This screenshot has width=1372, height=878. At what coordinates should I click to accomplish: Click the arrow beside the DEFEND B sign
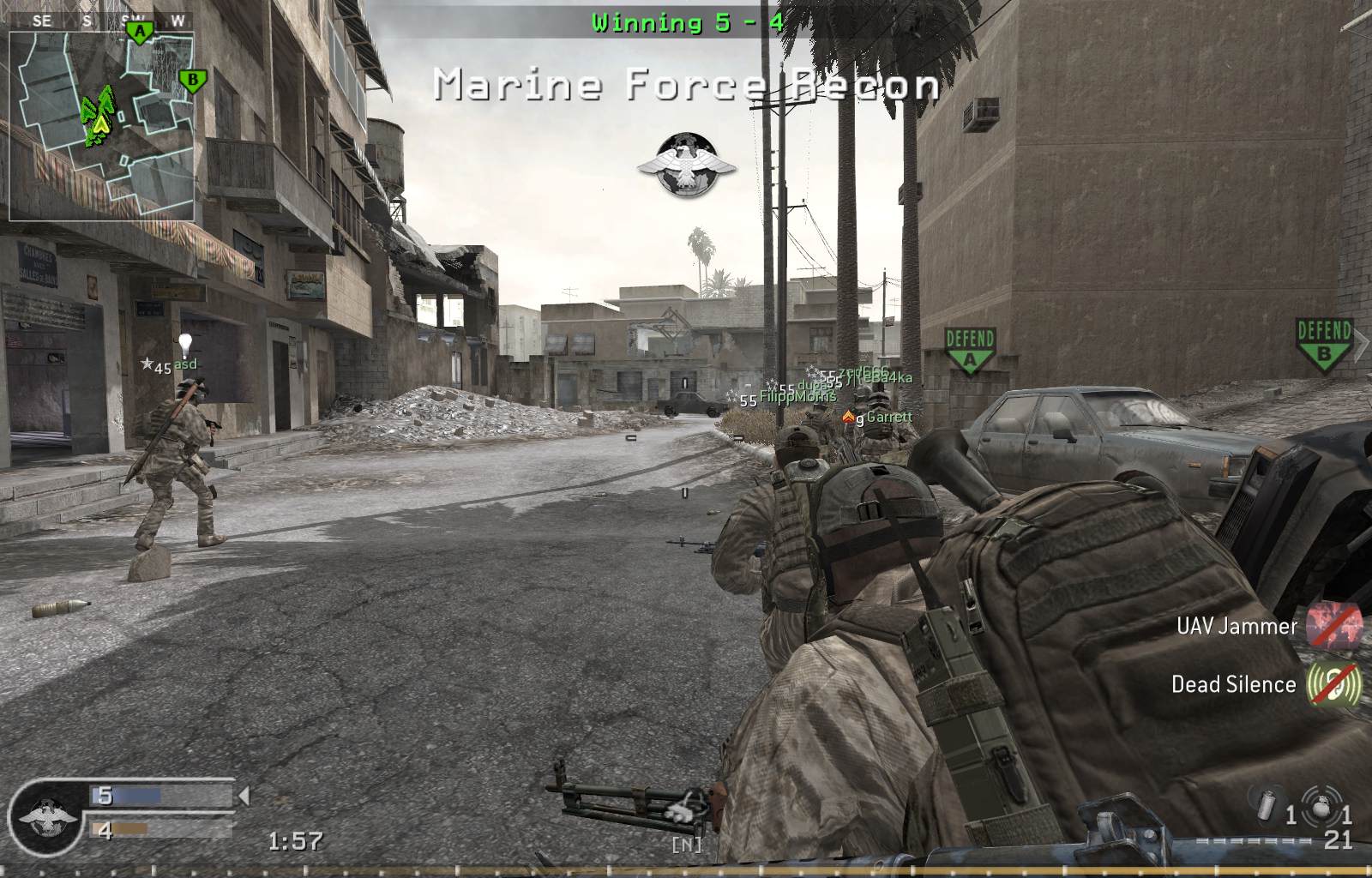(x=1362, y=341)
